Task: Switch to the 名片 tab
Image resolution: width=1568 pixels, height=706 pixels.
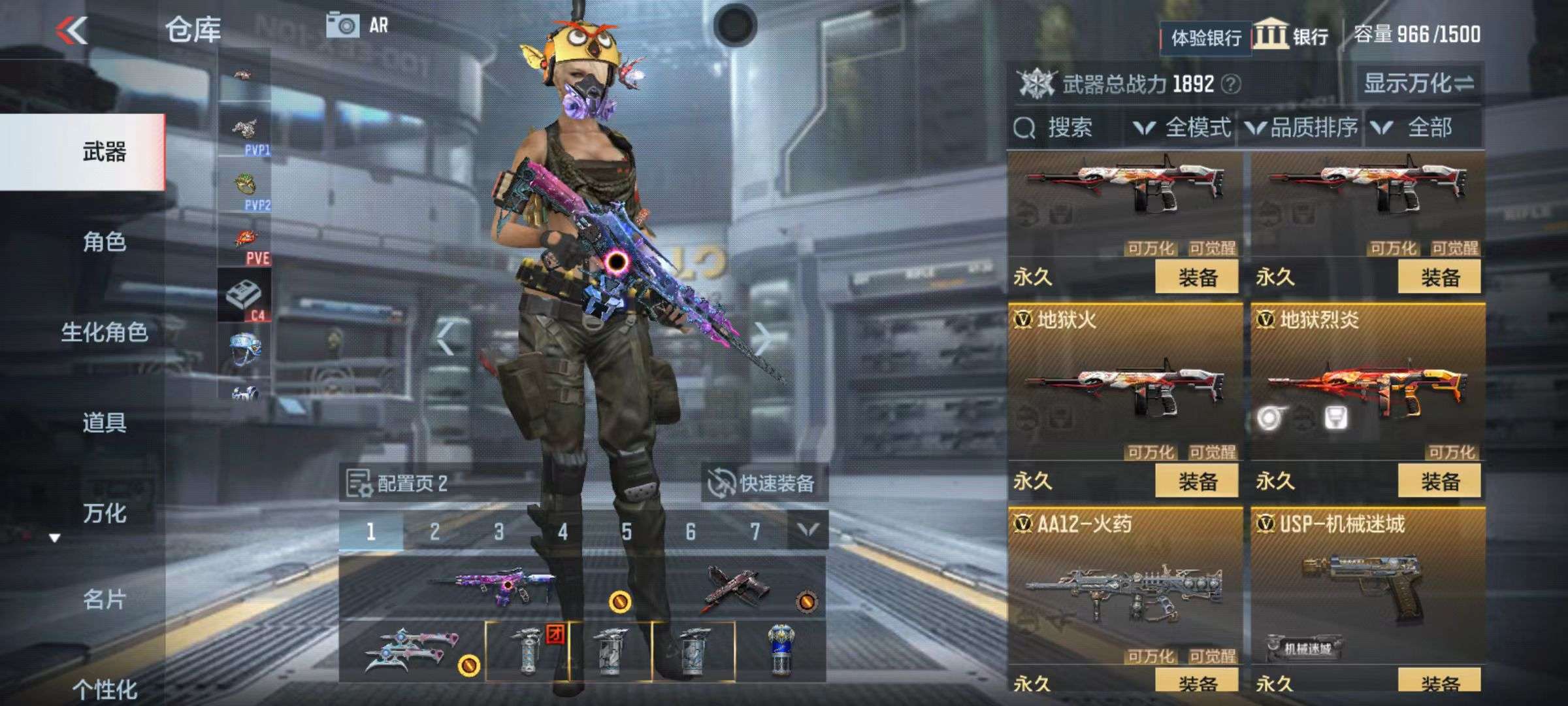Action: coord(104,599)
